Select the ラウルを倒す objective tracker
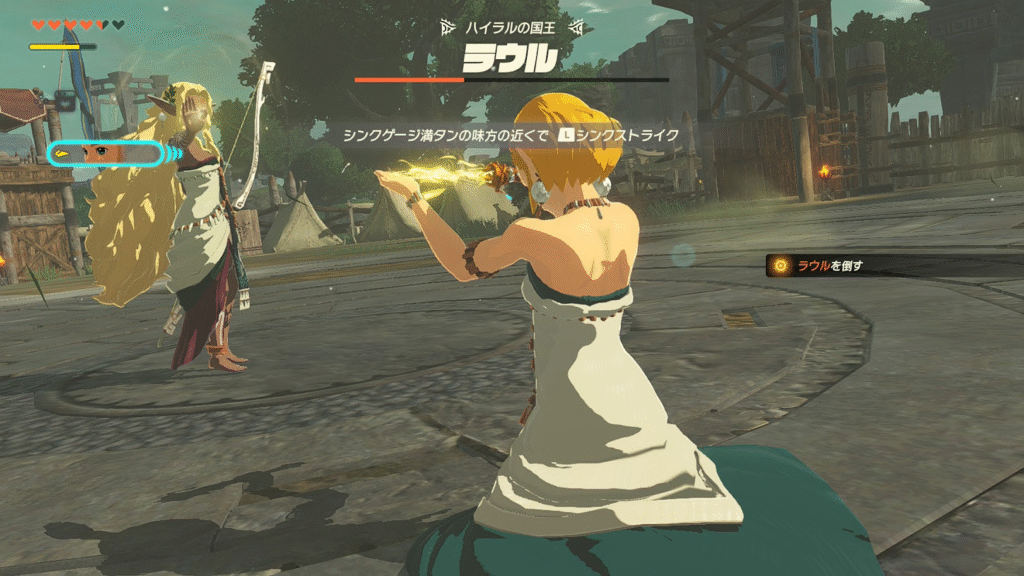This screenshot has height=576, width=1024. [x=829, y=266]
